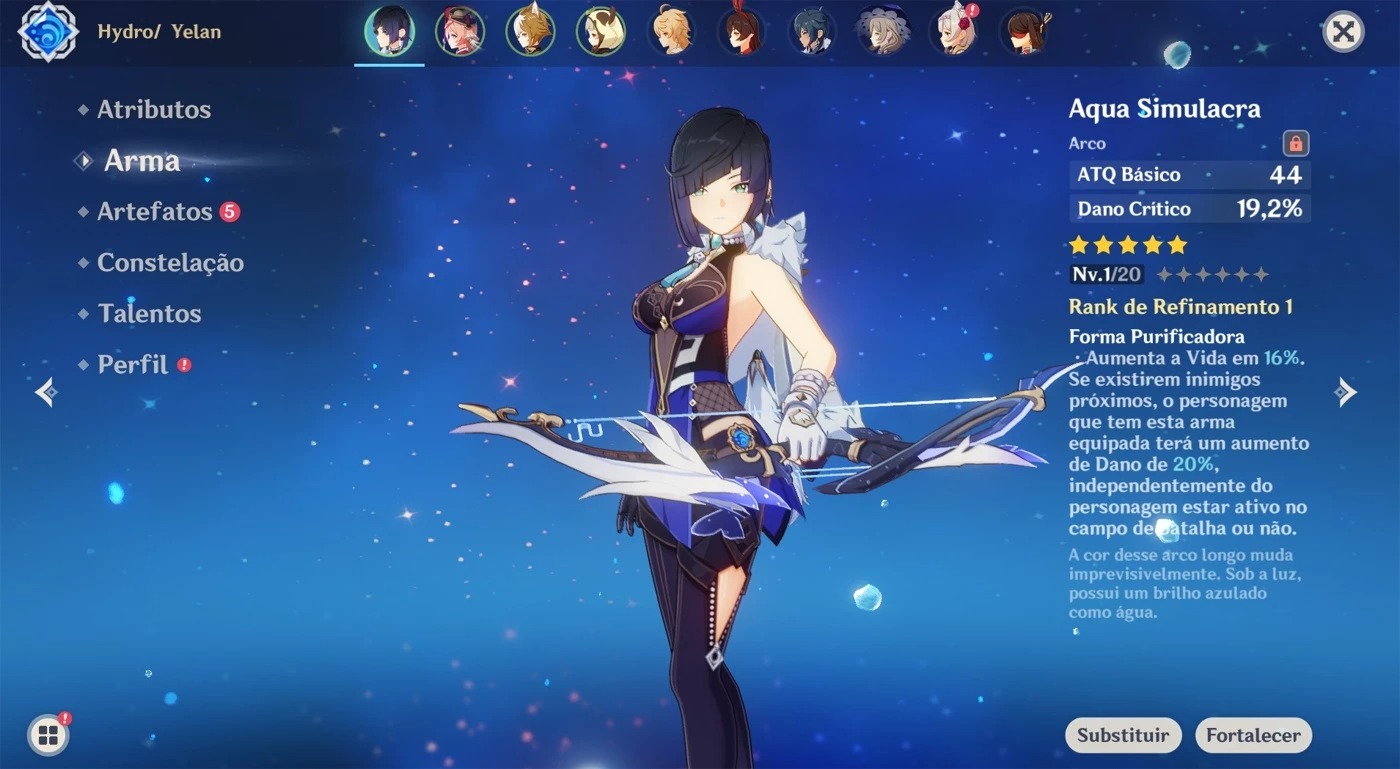Pick Kaeya's blue-haired portrait

[812, 32]
